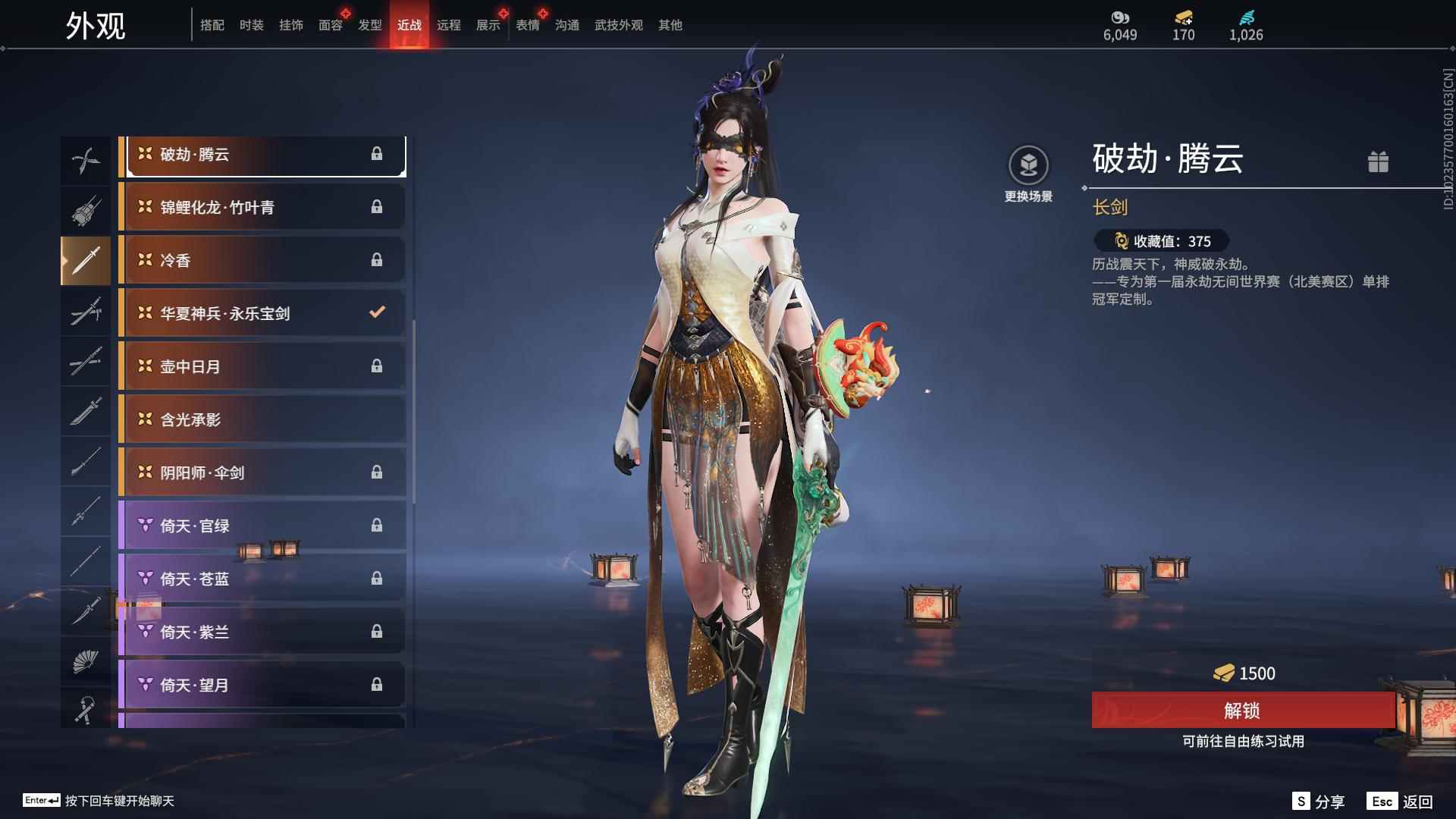Click the gift icon beside 破劫·腾云 title

(1379, 162)
